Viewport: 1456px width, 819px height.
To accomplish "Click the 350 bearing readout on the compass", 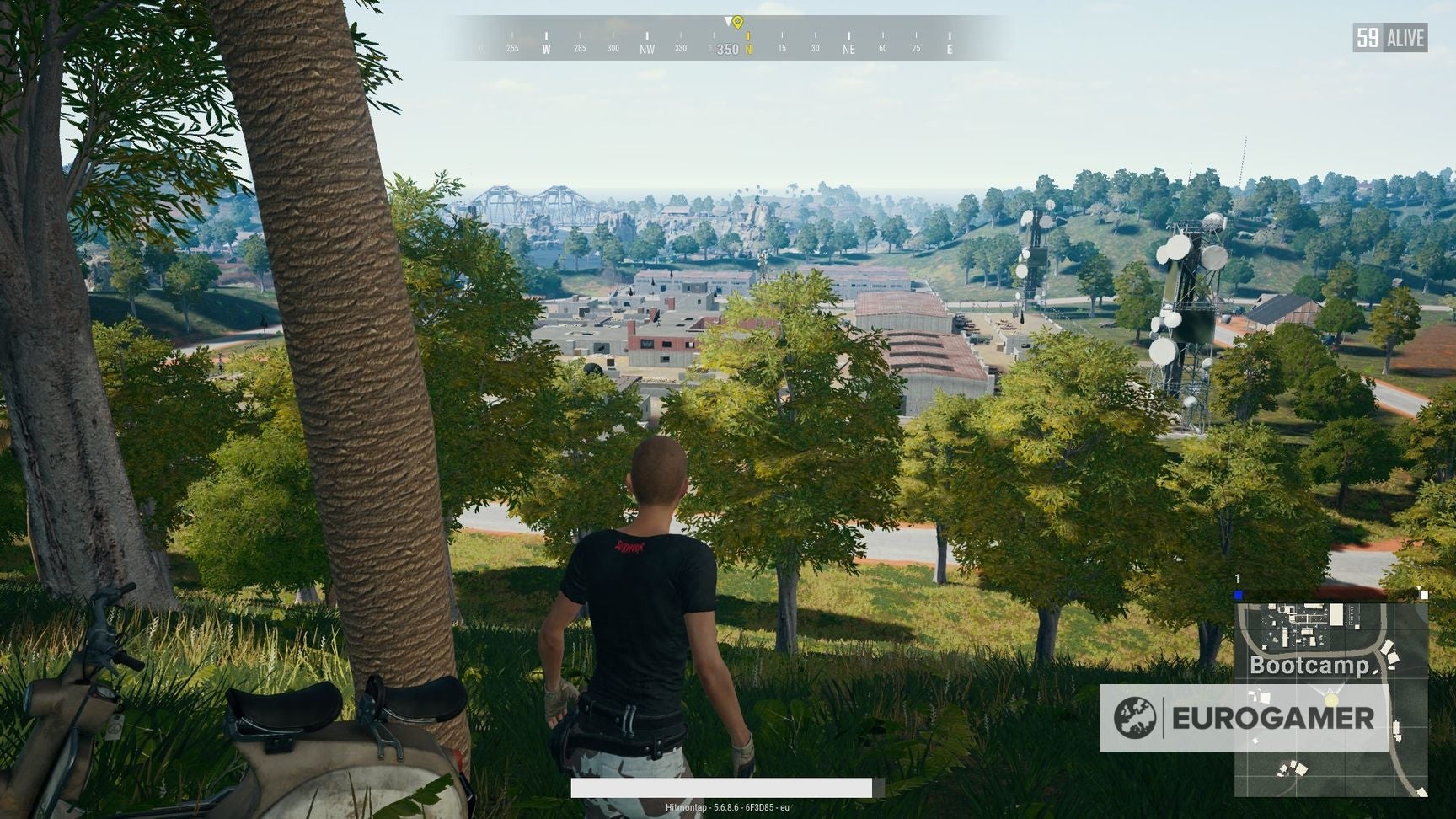I will point(728,50).
